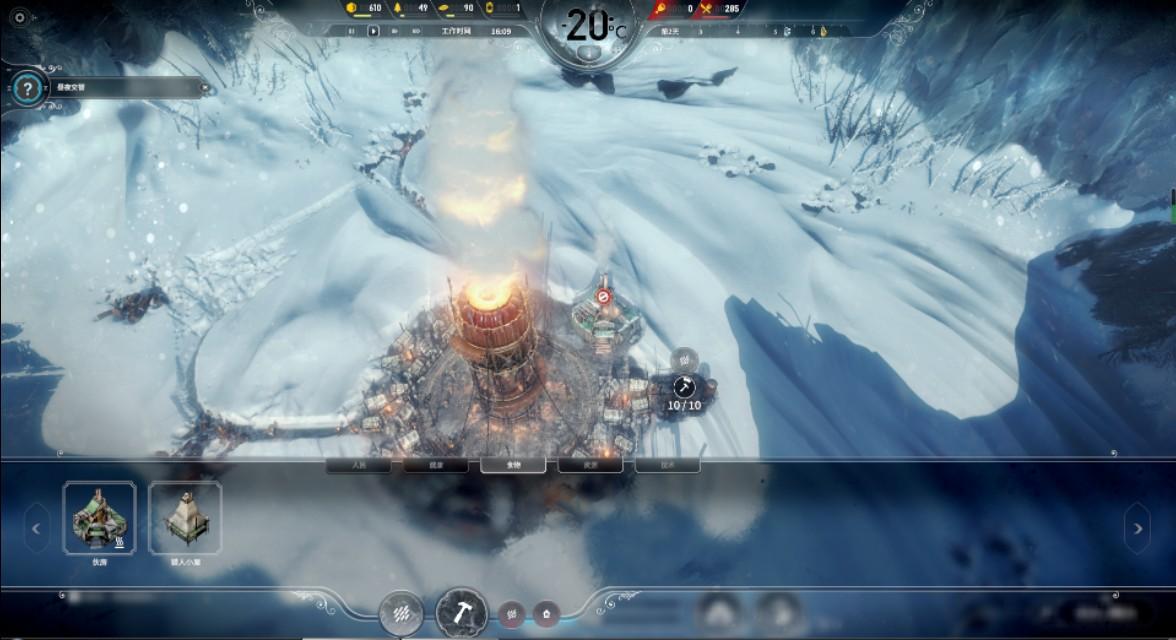This screenshot has width=1176, height=640.
Task: Show previous buildings with left arrow
Action: (37, 528)
